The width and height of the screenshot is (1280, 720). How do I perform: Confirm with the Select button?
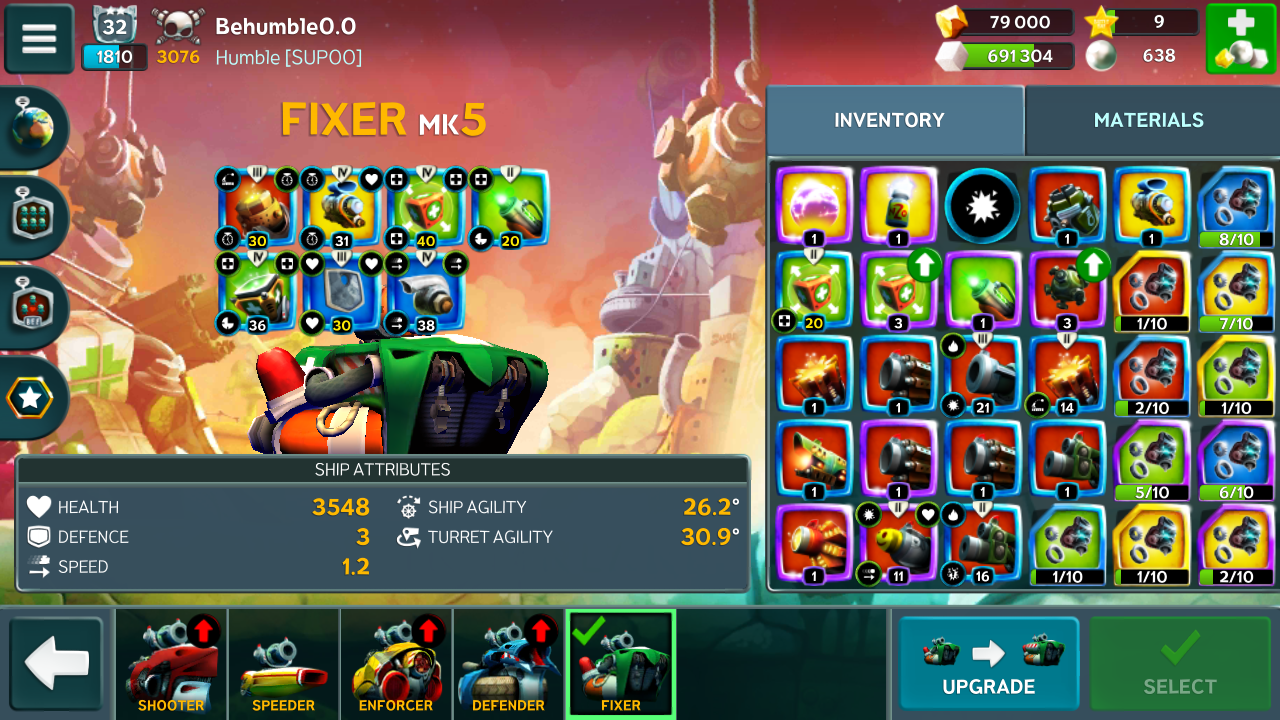click(x=1180, y=663)
